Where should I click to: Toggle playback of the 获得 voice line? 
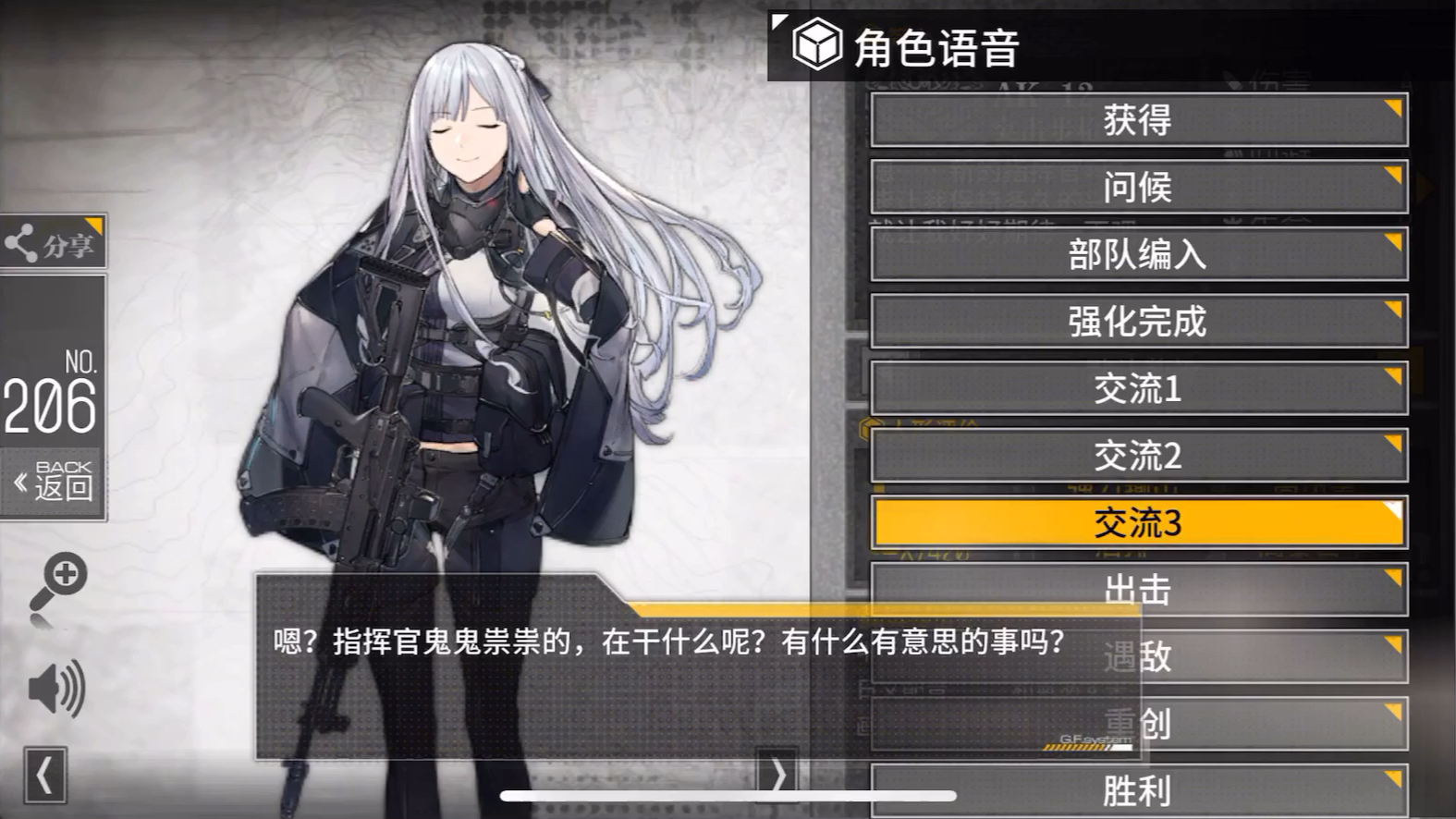1137,120
